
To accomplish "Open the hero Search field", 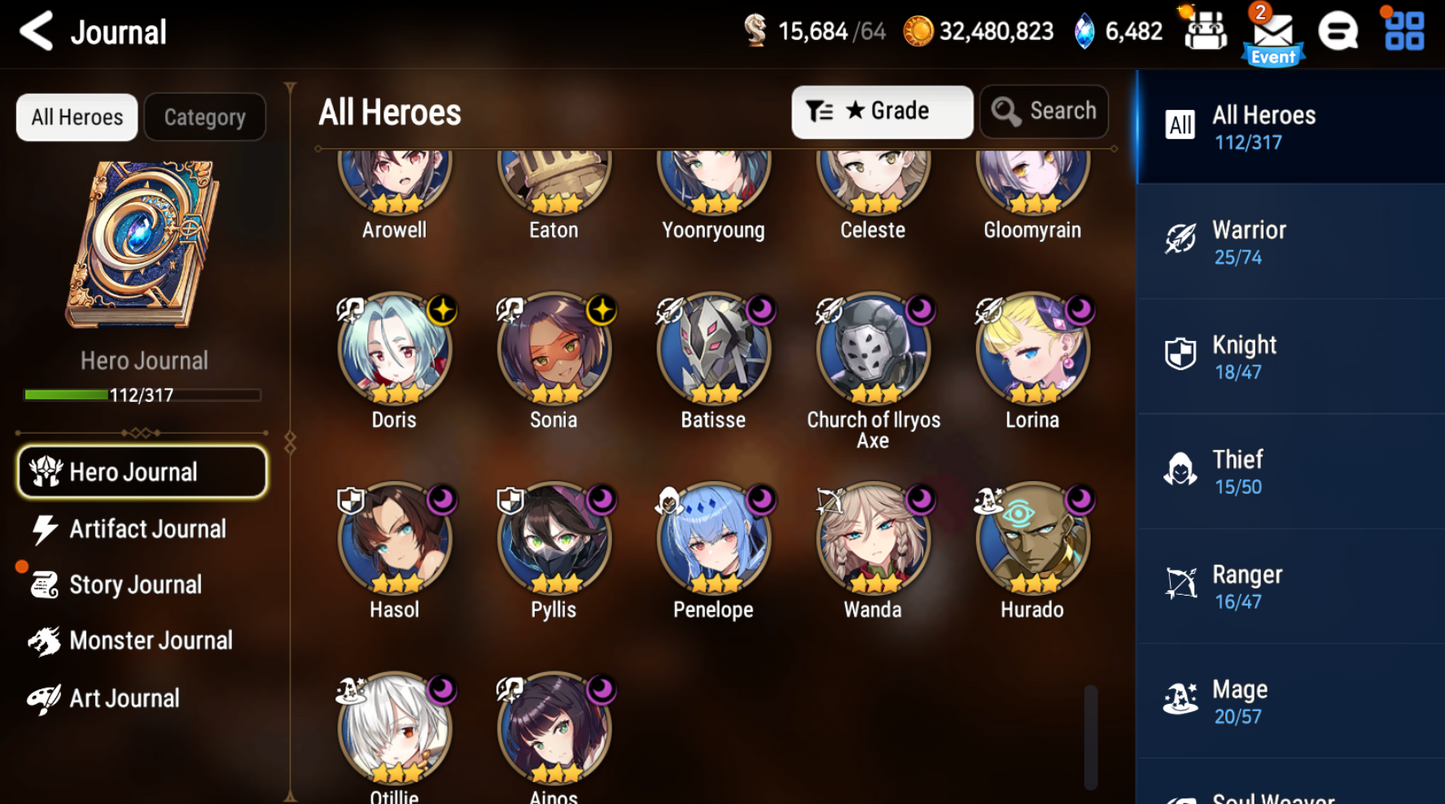I will point(1043,111).
